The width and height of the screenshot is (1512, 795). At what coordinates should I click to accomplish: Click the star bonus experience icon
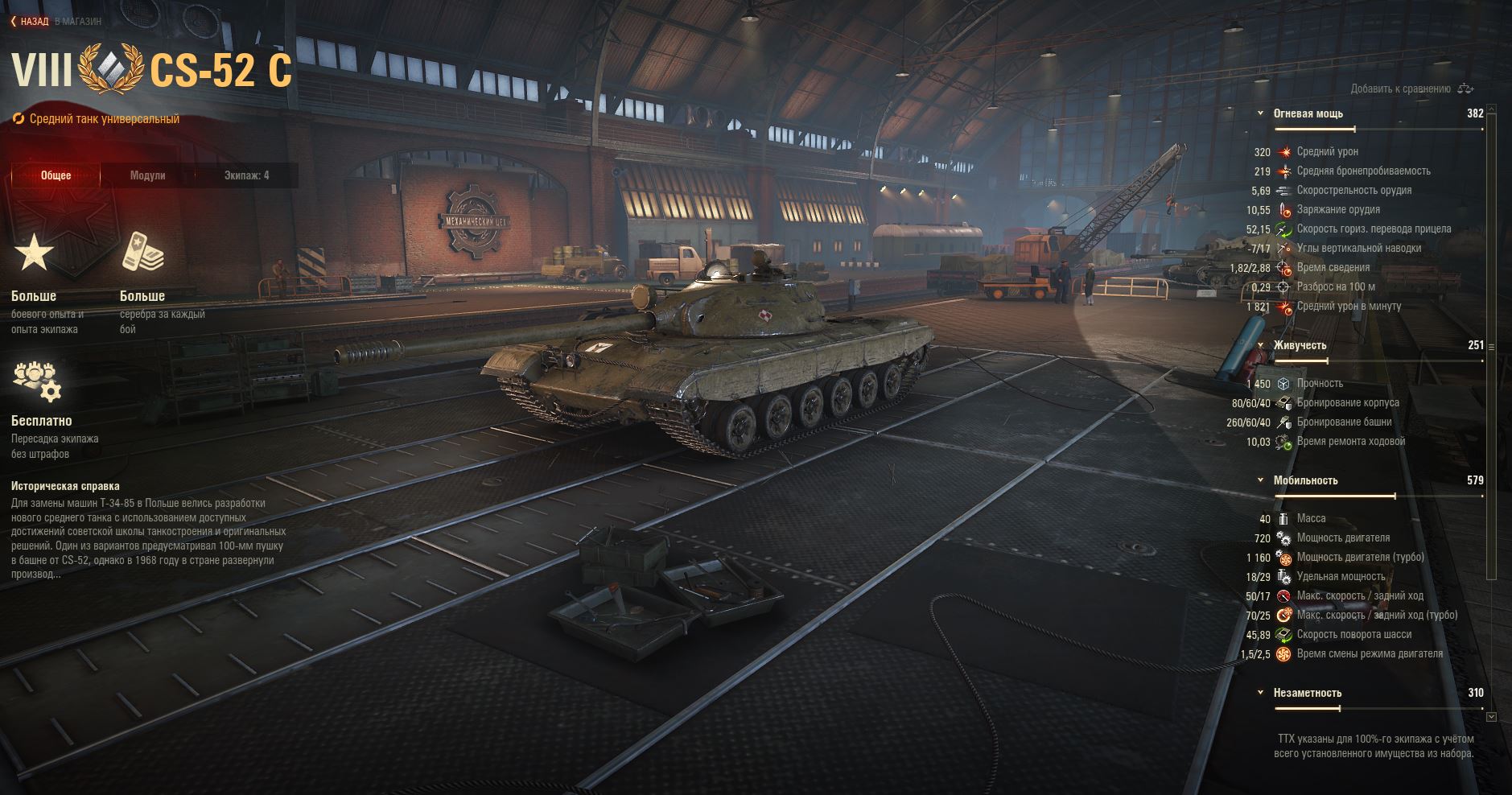(x=34, y=253)
